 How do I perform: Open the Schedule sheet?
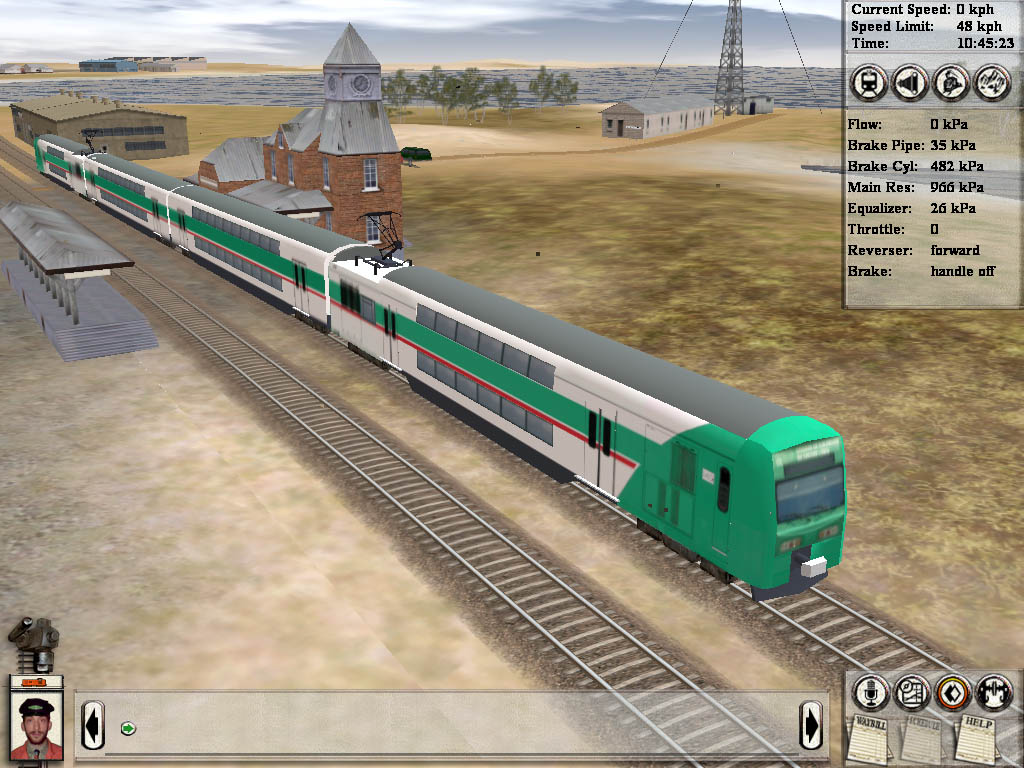coord(921,738)
